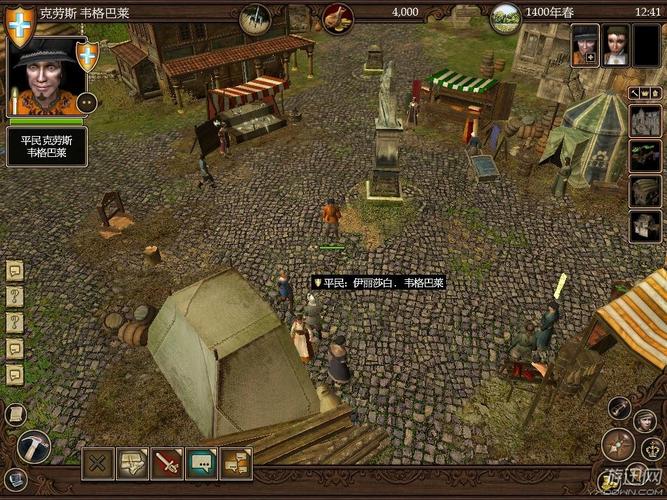
Task: Click the pitchfork emblem on the top bar
Action: point(256,15)
